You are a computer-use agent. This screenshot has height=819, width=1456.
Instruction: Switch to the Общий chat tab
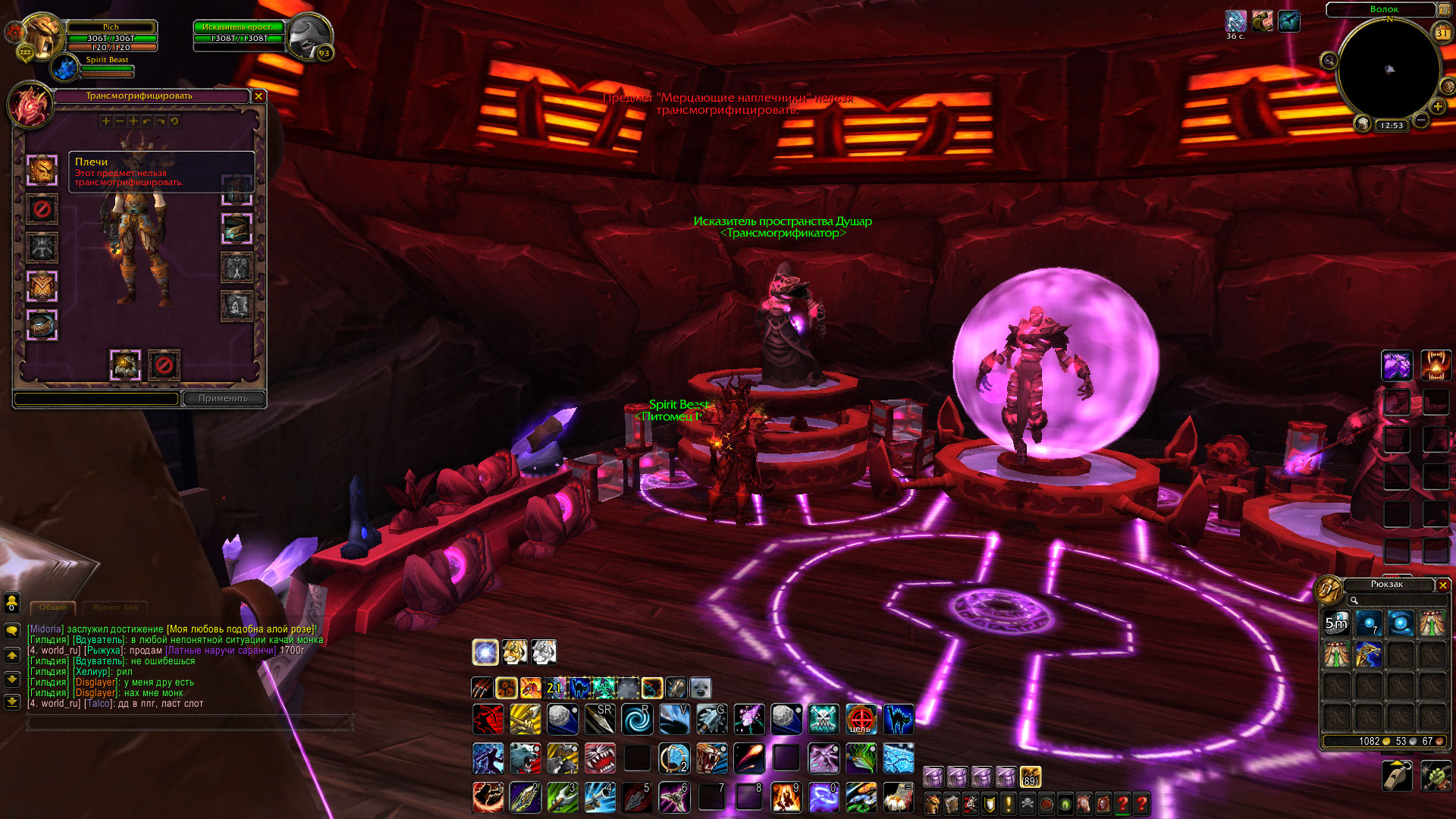click(52, 607)
